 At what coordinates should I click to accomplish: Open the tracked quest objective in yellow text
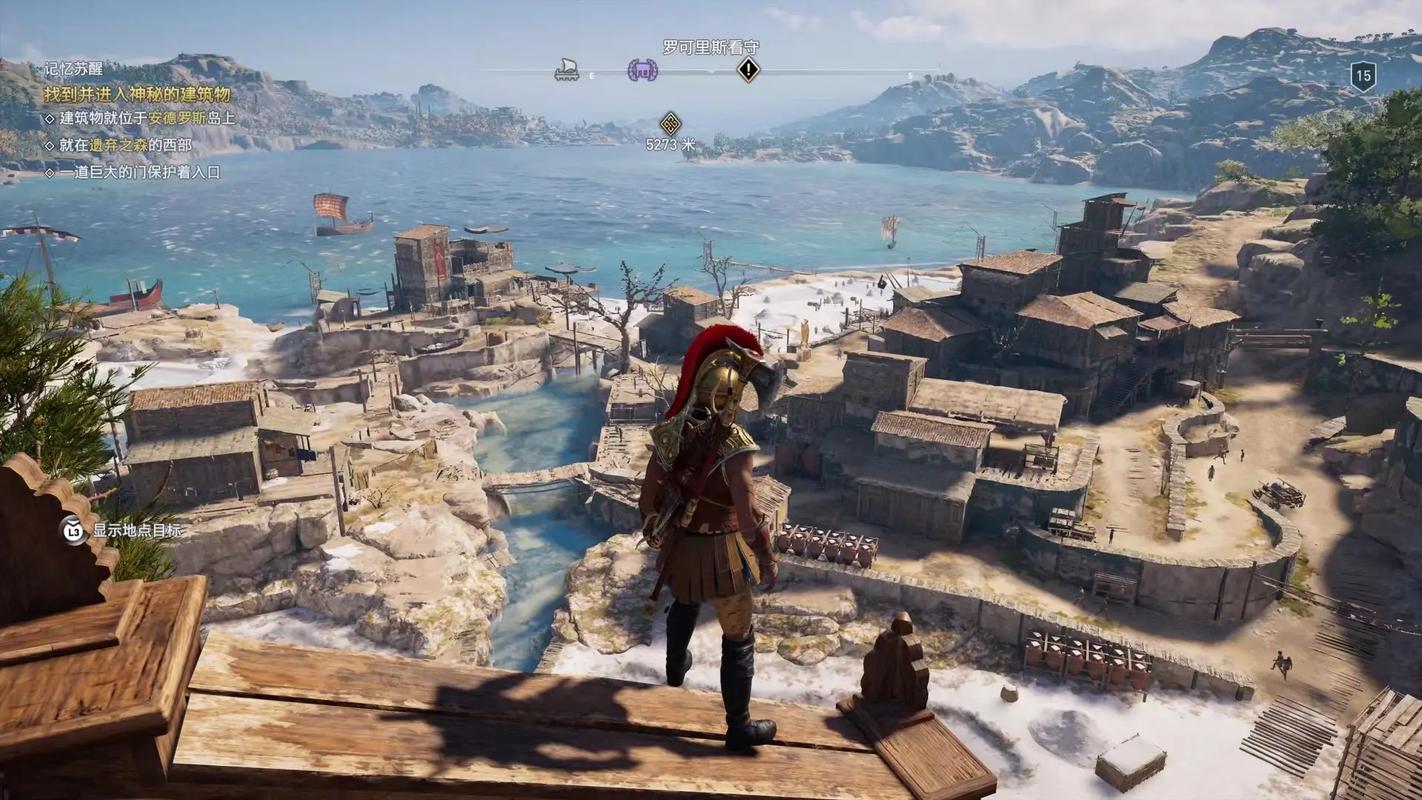coord(137,94)
